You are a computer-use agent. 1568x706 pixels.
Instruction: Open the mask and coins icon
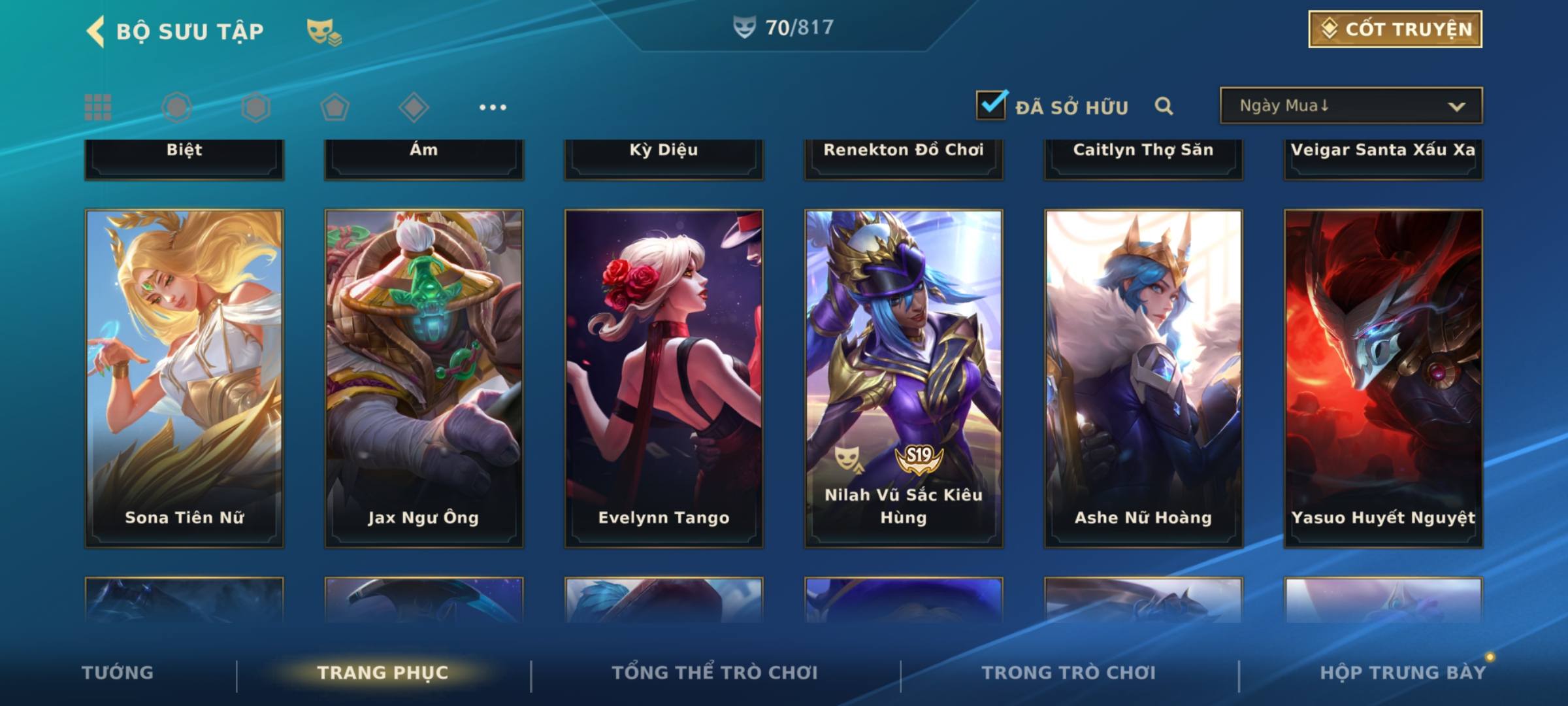pyautogui.click(x=323, y=31)
